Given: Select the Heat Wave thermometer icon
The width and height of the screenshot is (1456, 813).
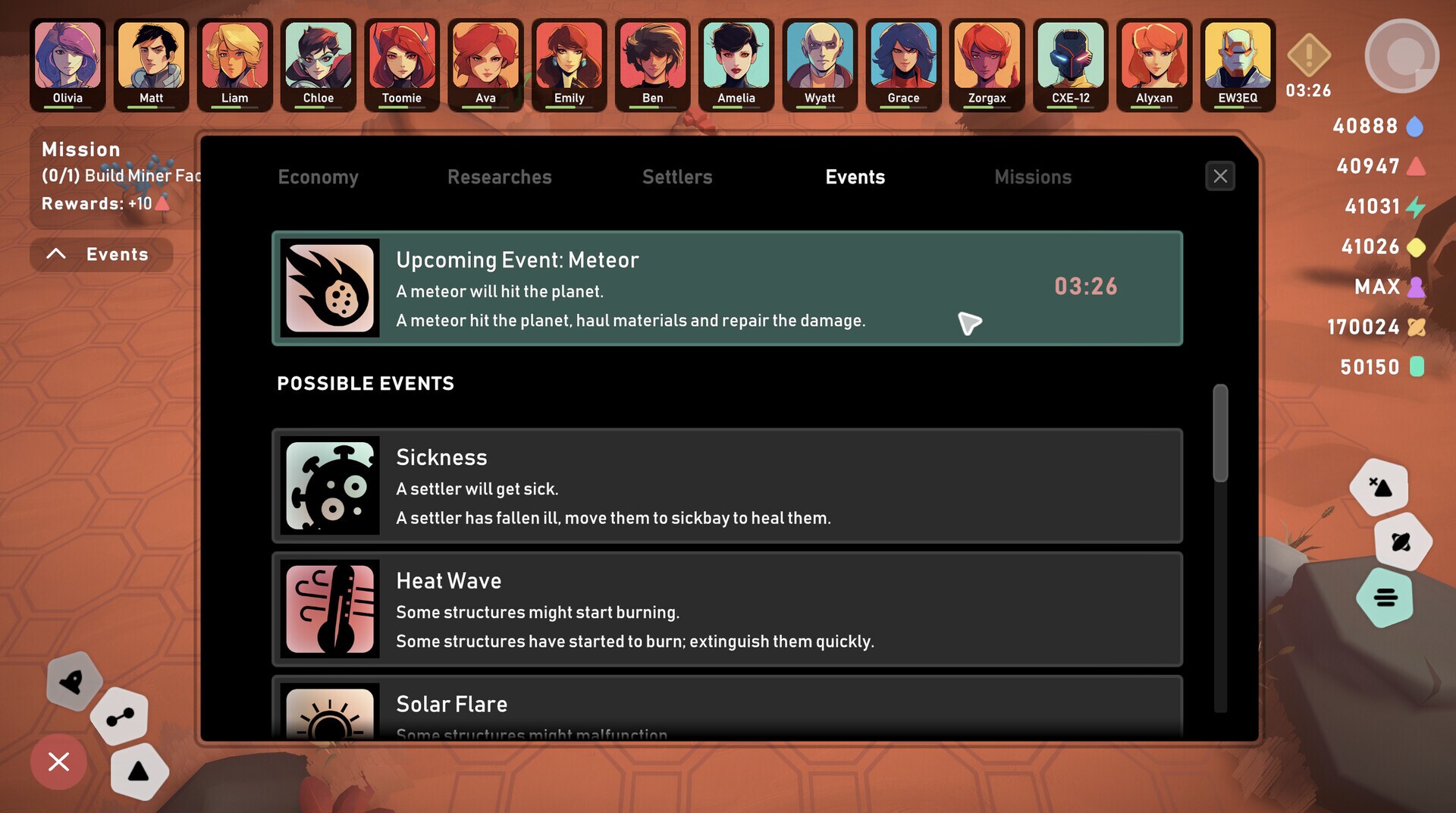Looking at the screenshot, I should (x=330, y=609).
